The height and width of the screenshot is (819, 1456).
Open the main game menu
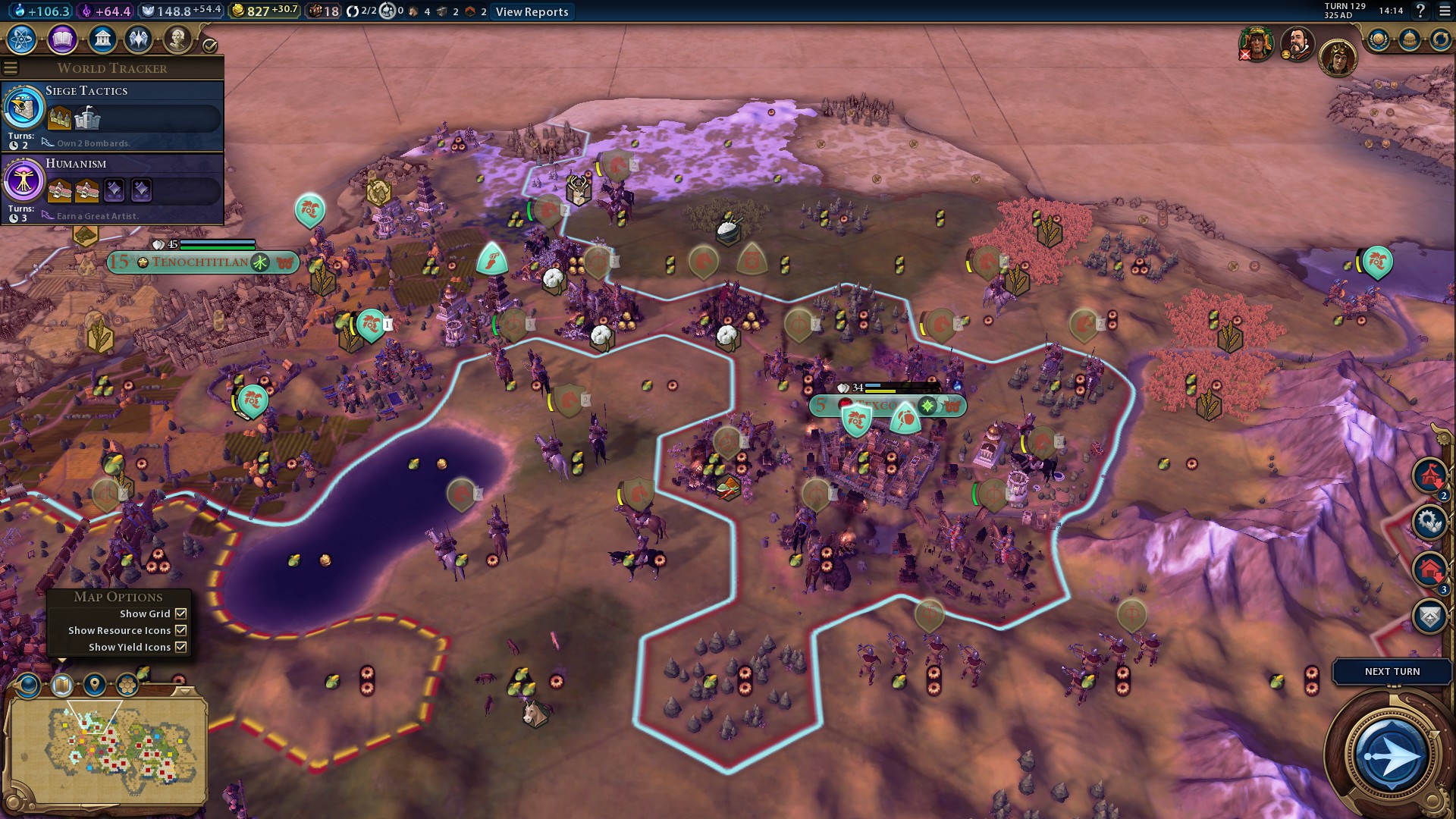(x=1445, y=11)
